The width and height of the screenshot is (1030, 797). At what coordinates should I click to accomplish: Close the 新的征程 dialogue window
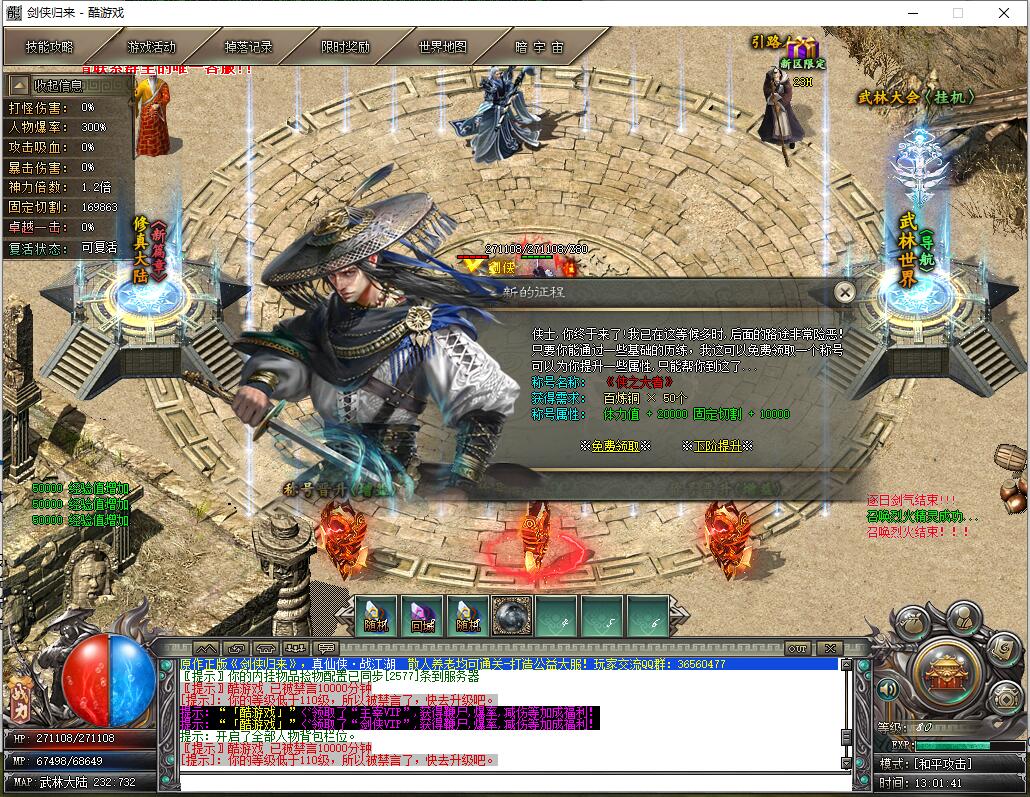click(845, 292)
